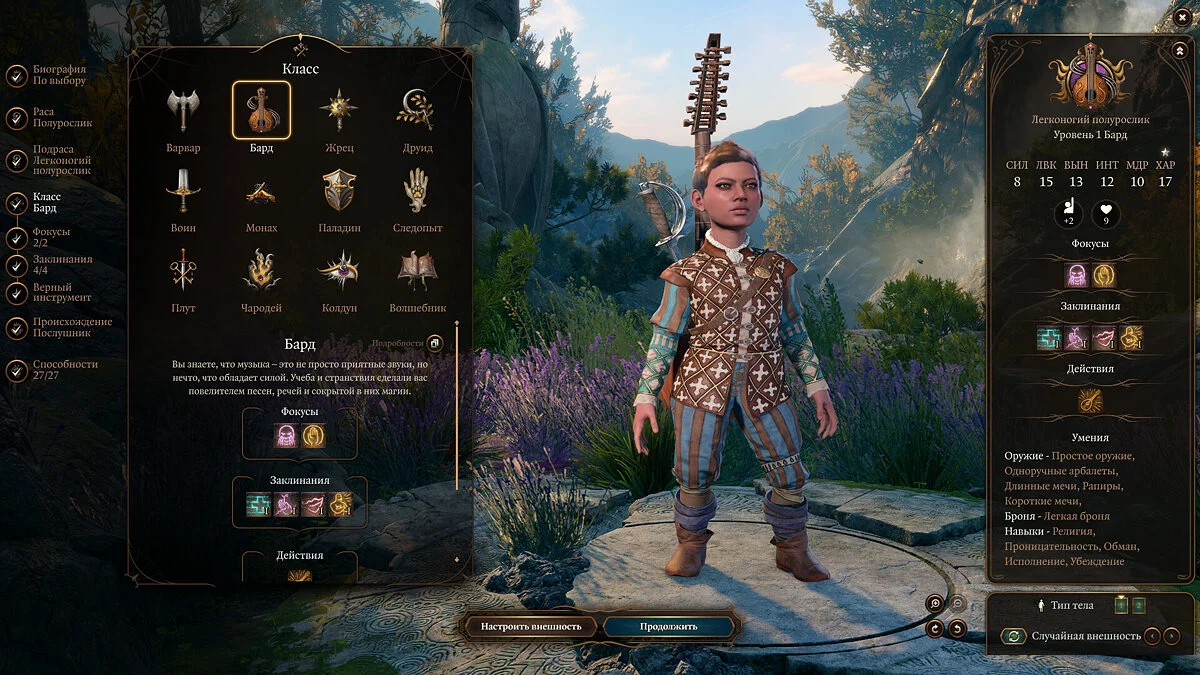Choose the Монах class
Viewport: 1200px width, 675px height.
[261, 191]
